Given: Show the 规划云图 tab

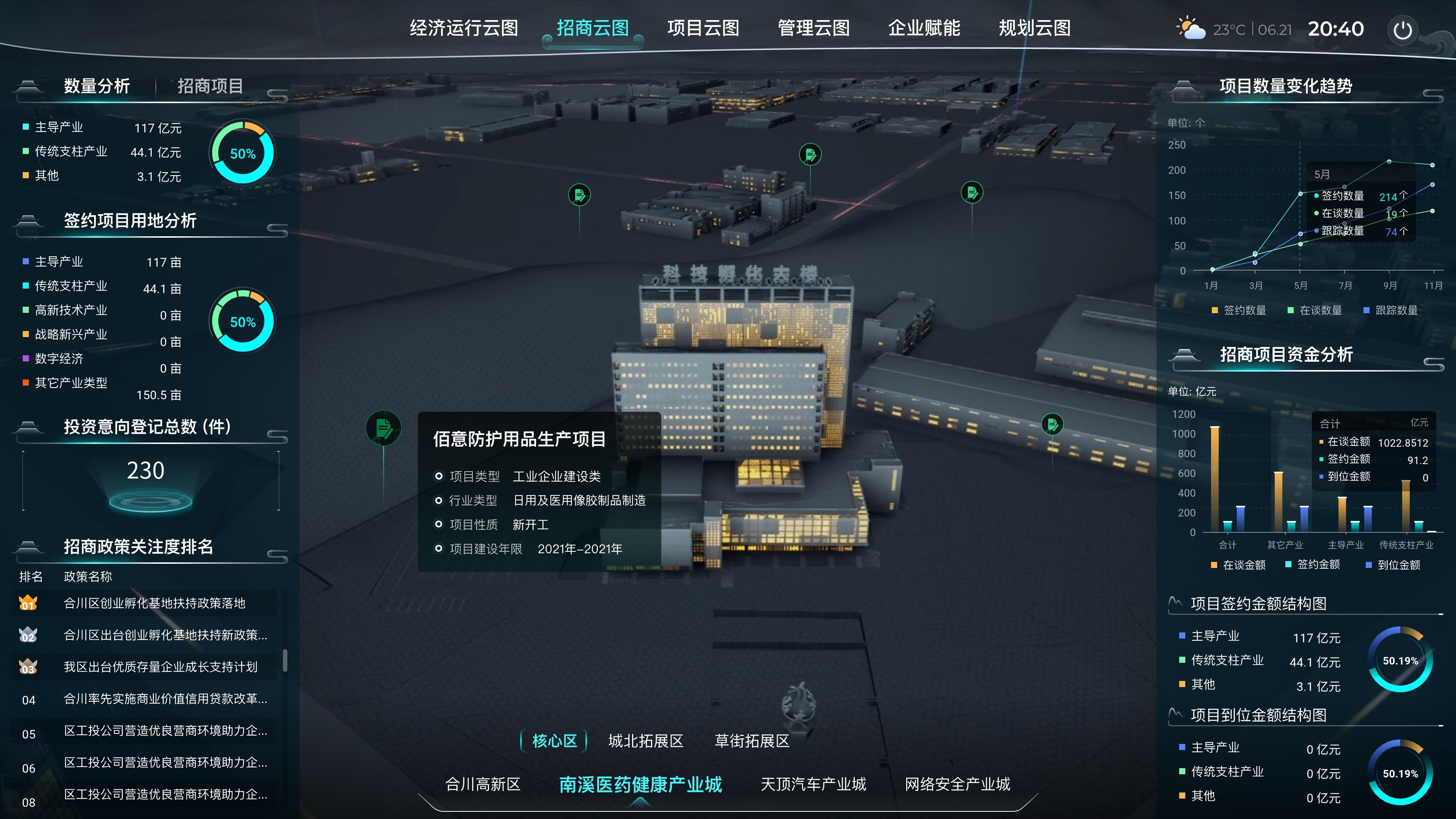Looking at the screenshot, I should (x=1034, y=28).
